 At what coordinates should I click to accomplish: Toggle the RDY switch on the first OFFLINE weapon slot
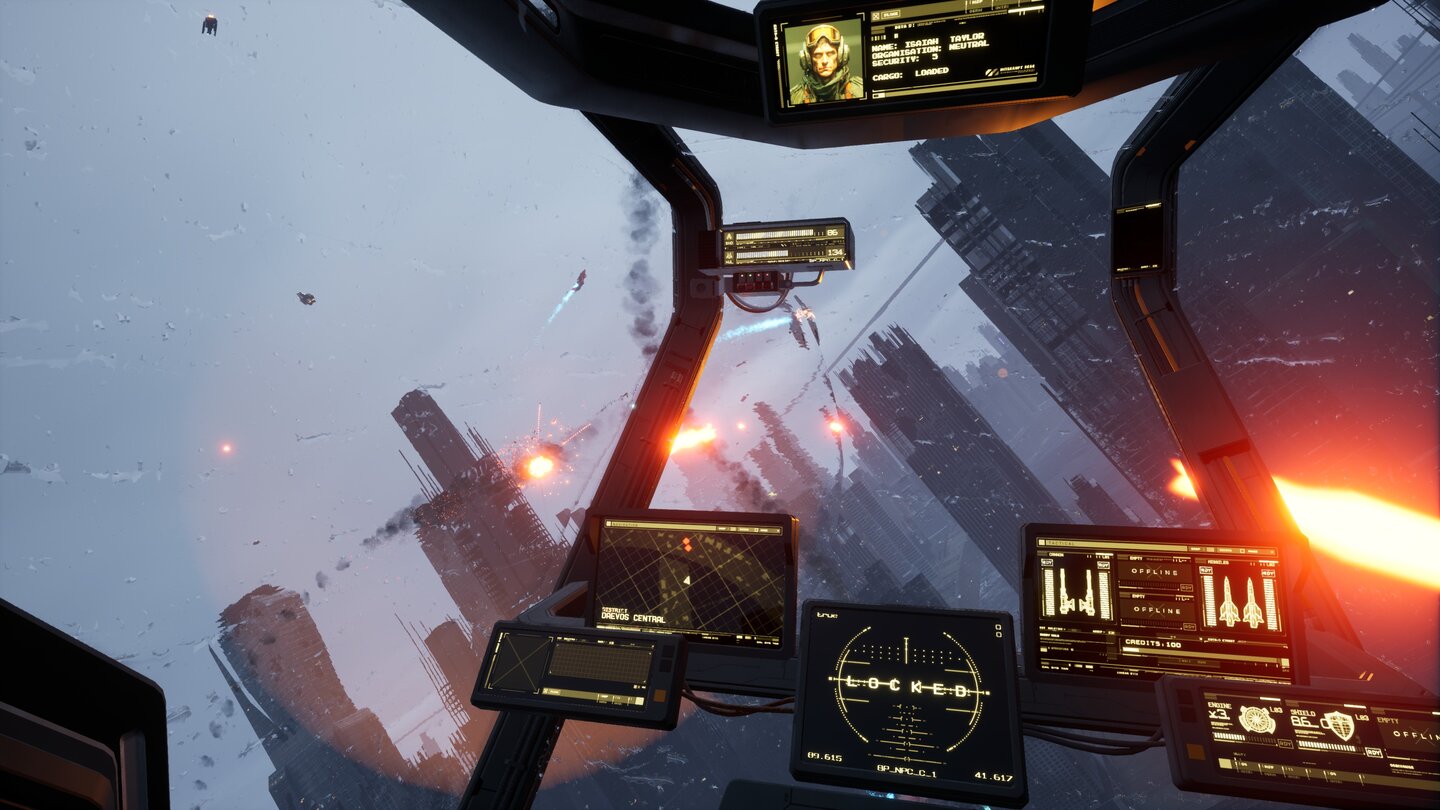(x=1188, y=587)
